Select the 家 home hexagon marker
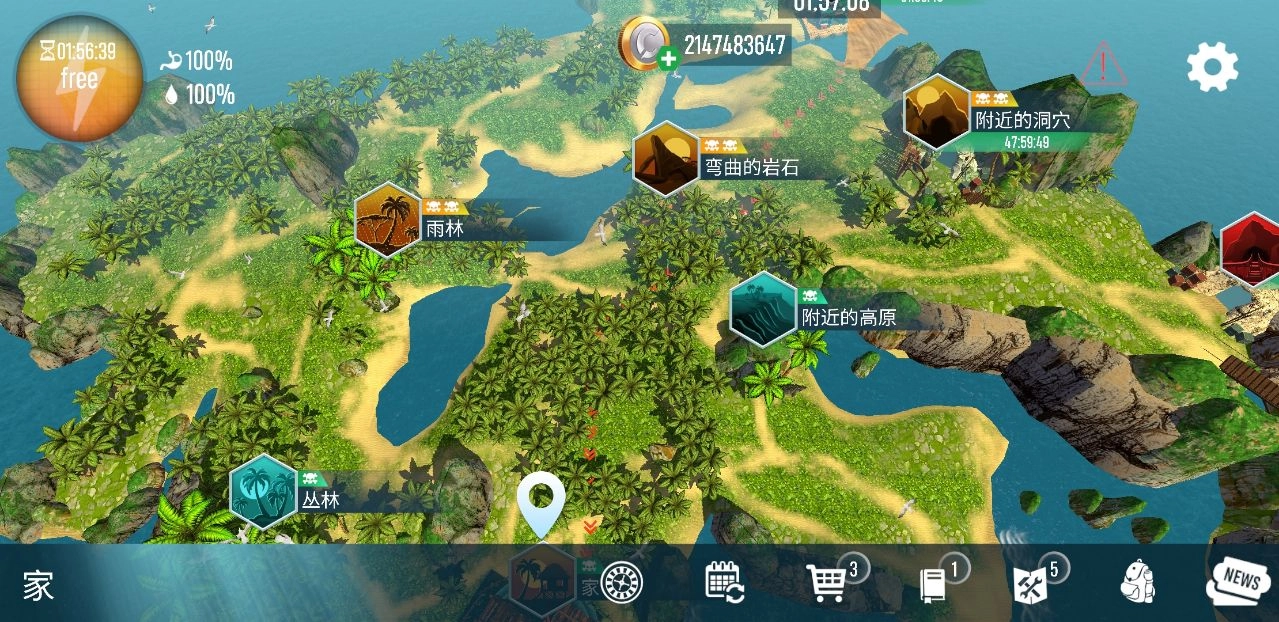Viewport: 1279px width, 622px height. tap(544, 580)
